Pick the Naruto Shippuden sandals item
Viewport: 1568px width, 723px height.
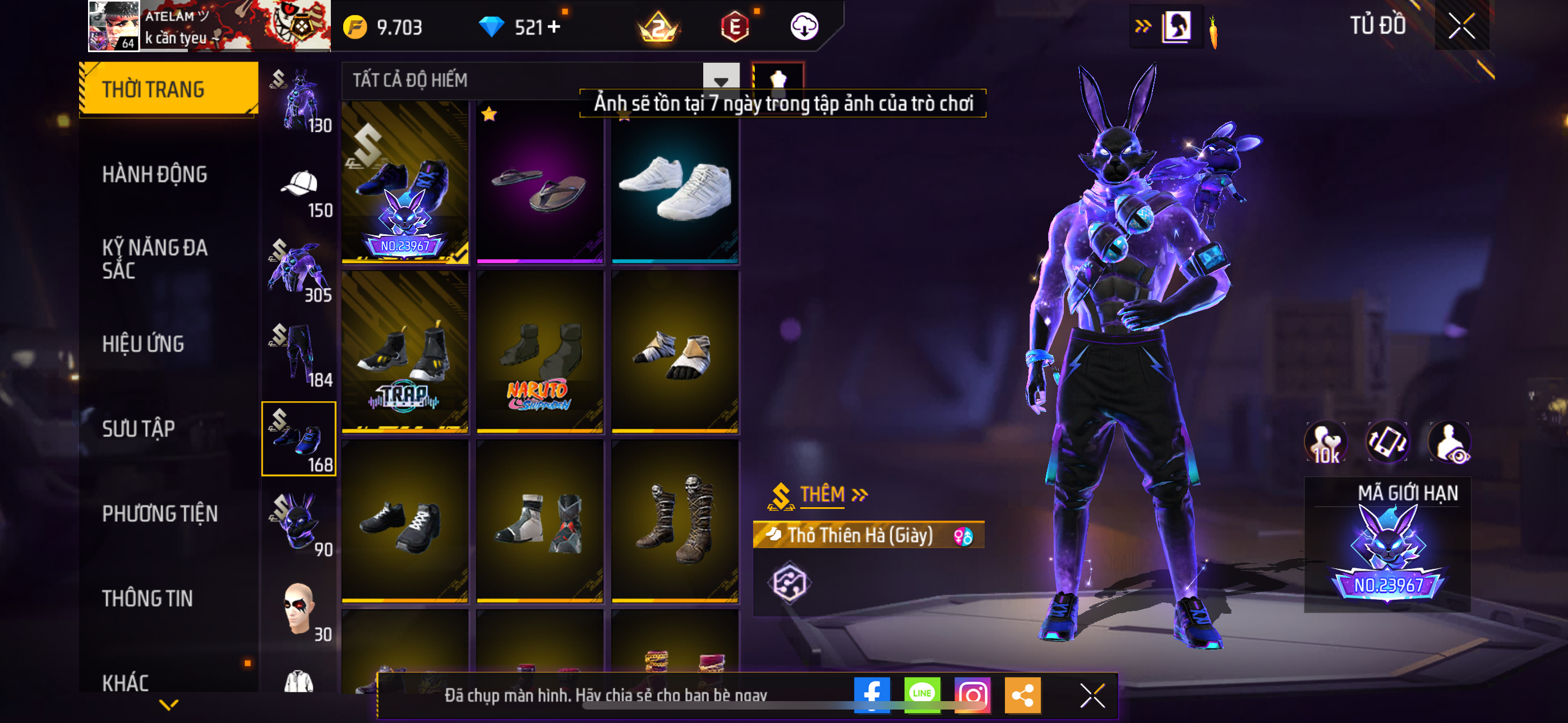[x=539, y=353]
